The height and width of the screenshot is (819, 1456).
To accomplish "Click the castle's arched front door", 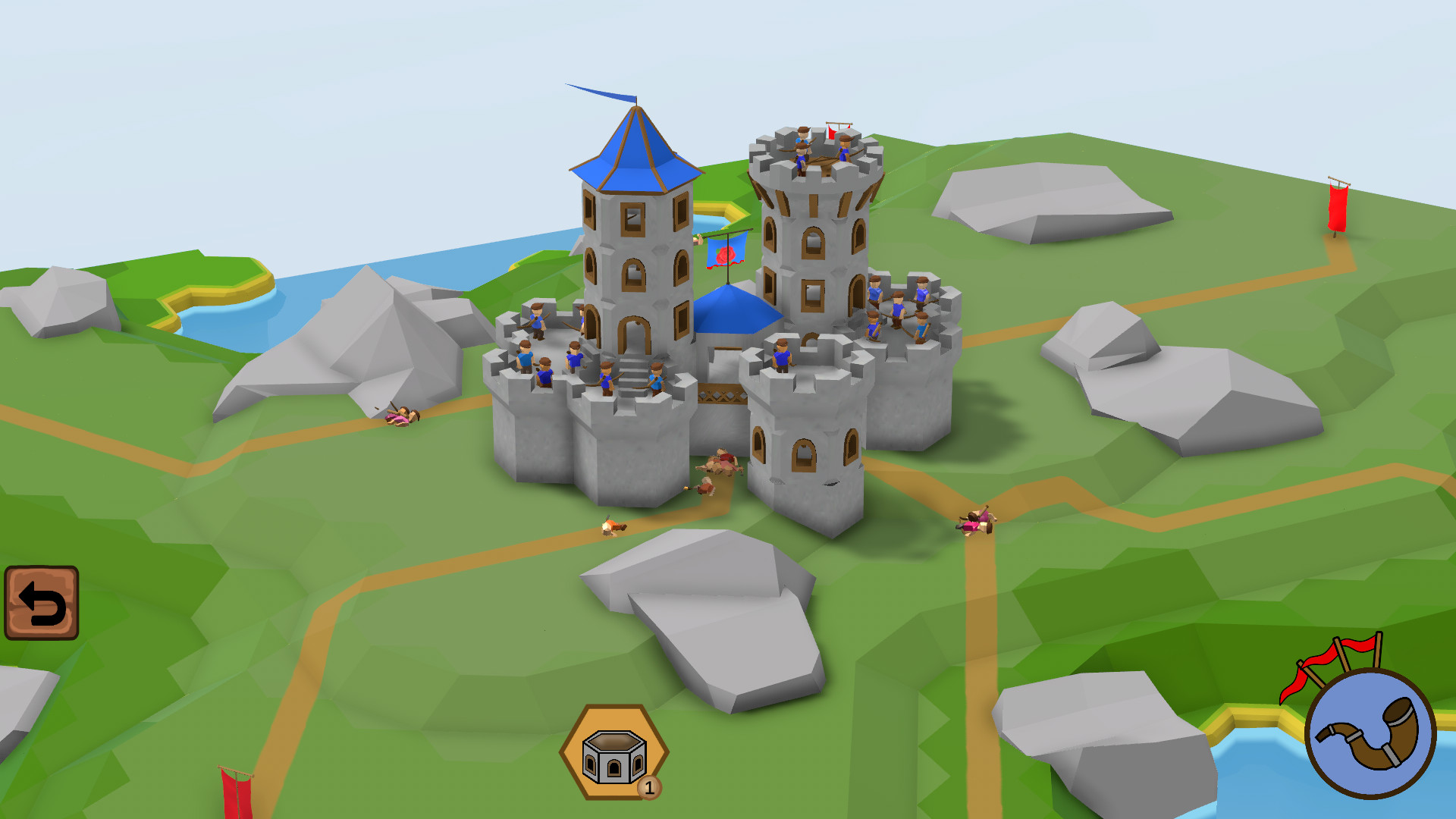I will click(634, 334).
